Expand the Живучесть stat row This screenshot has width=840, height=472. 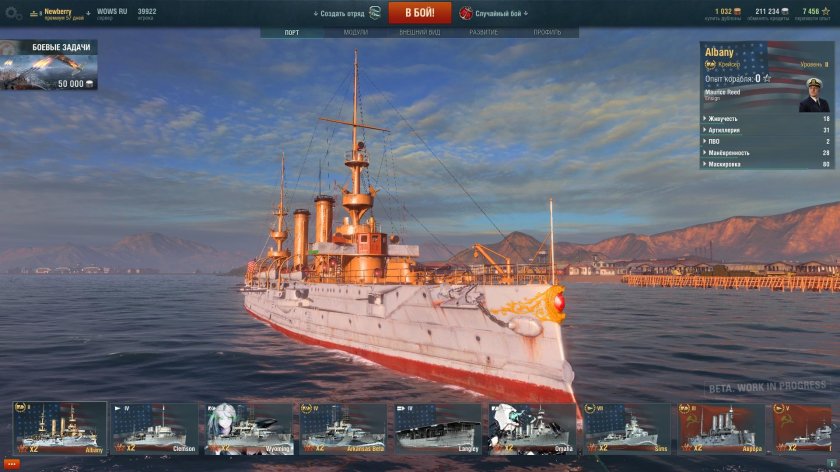pyautogui.click(x=767, y=118)
